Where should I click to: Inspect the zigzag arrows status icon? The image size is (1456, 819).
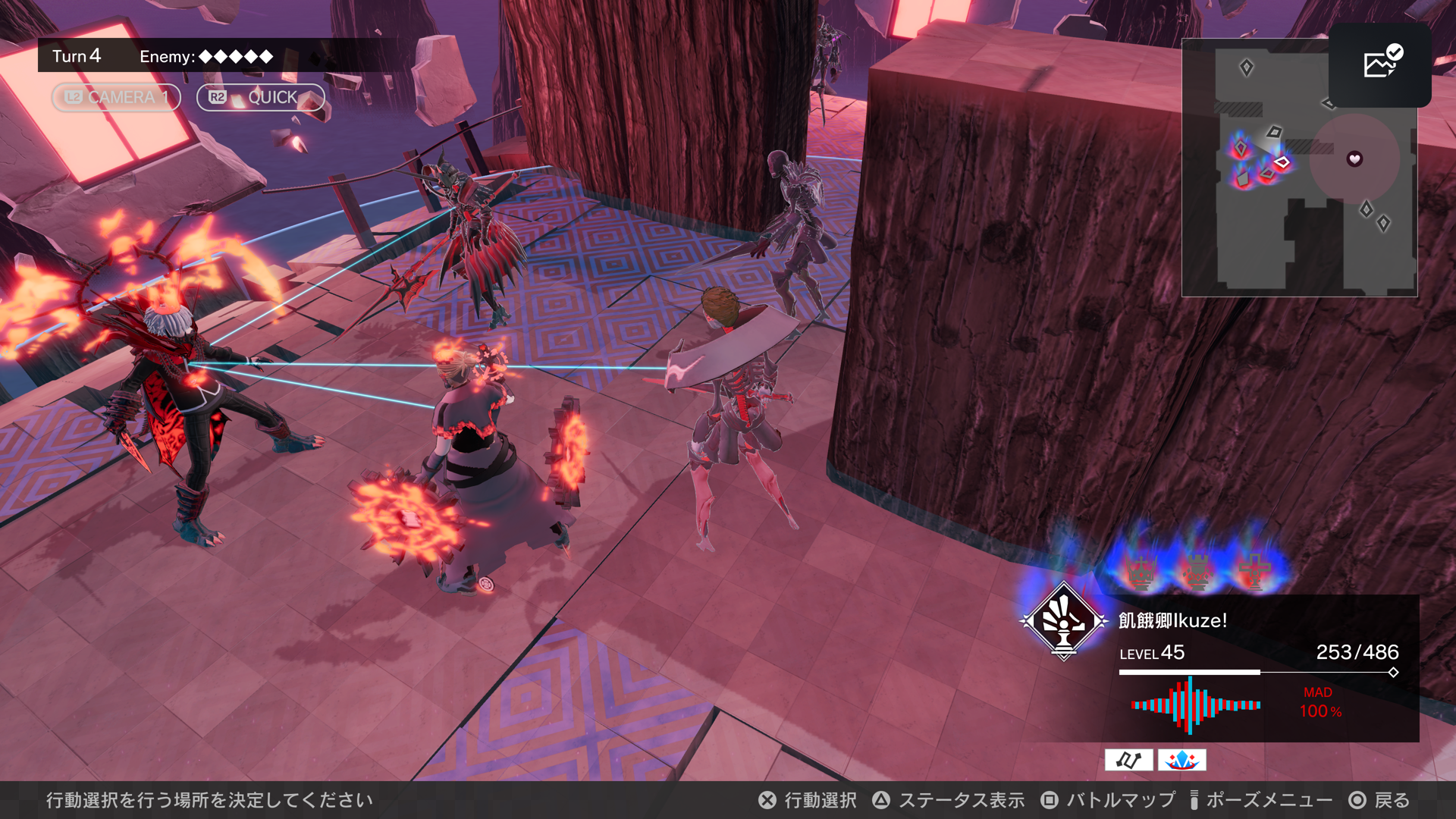tap(1128, 760)
